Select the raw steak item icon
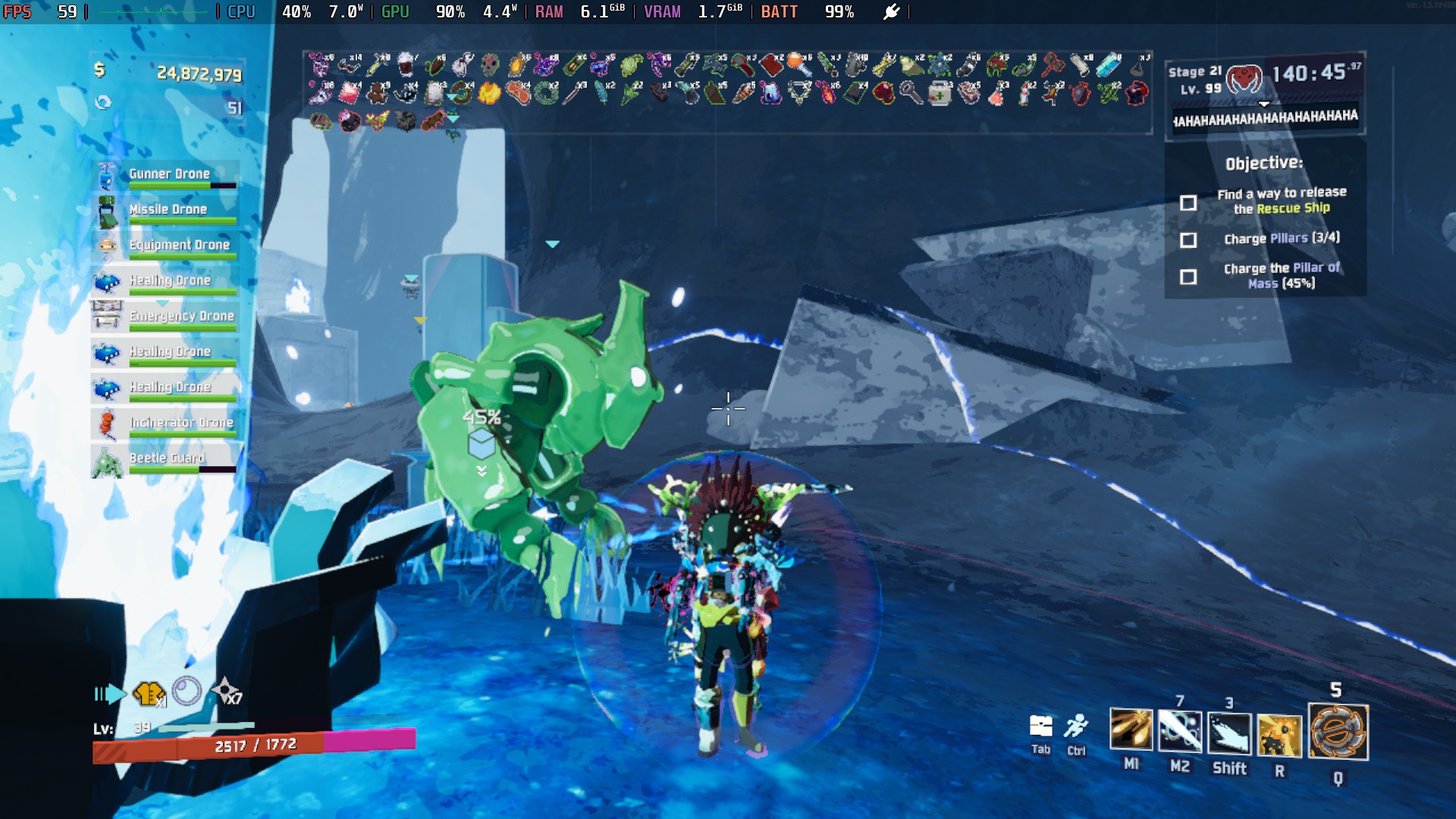The image size is (1456, 819). point(517,93)
